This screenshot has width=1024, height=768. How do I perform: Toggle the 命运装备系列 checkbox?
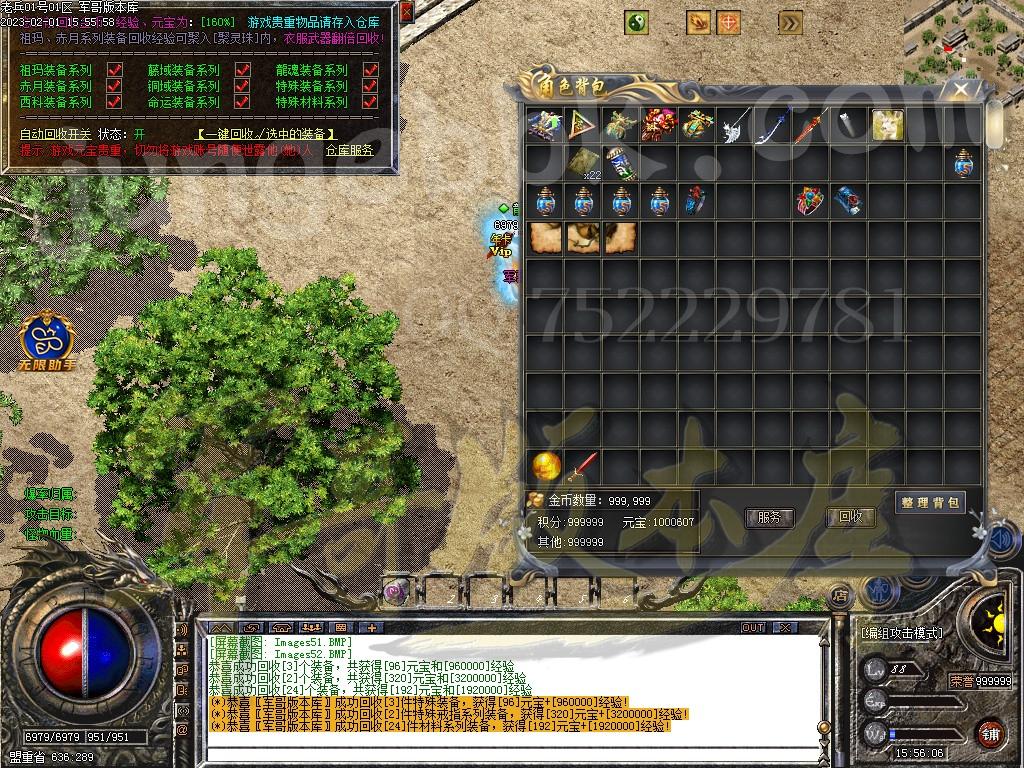click(242, 102)
